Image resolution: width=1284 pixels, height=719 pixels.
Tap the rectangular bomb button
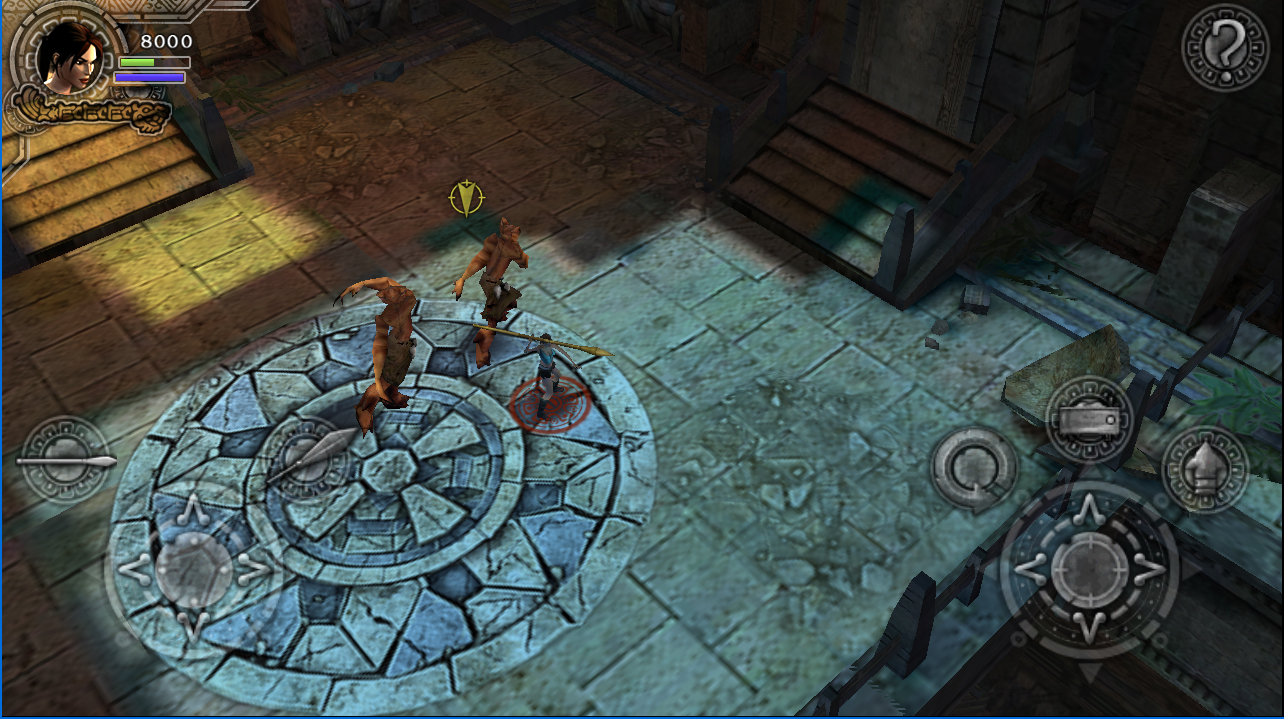point(1089,420)
